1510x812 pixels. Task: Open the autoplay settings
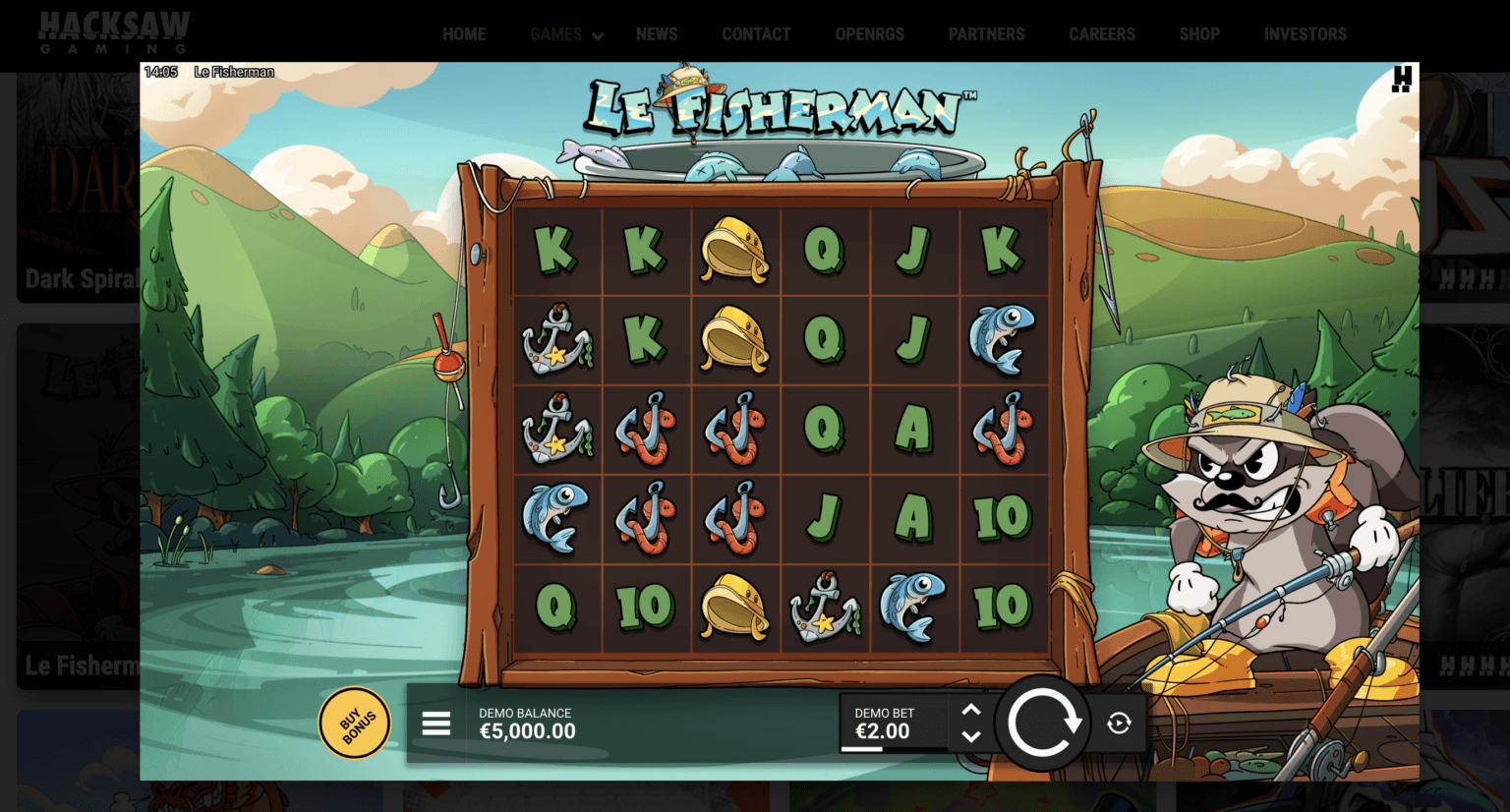click(1119, 724)
